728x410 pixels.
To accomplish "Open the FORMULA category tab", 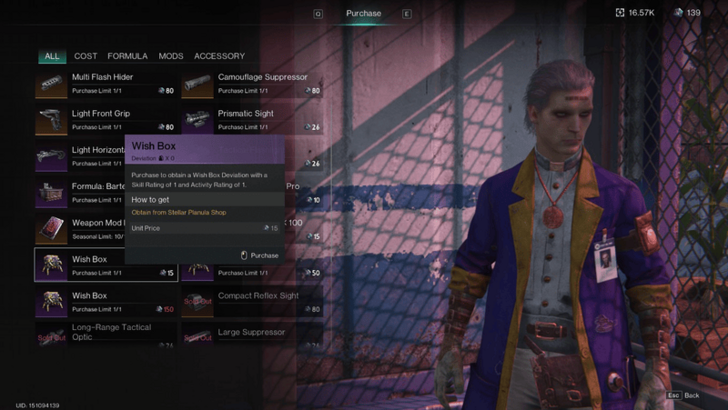I will click(127, 56).
